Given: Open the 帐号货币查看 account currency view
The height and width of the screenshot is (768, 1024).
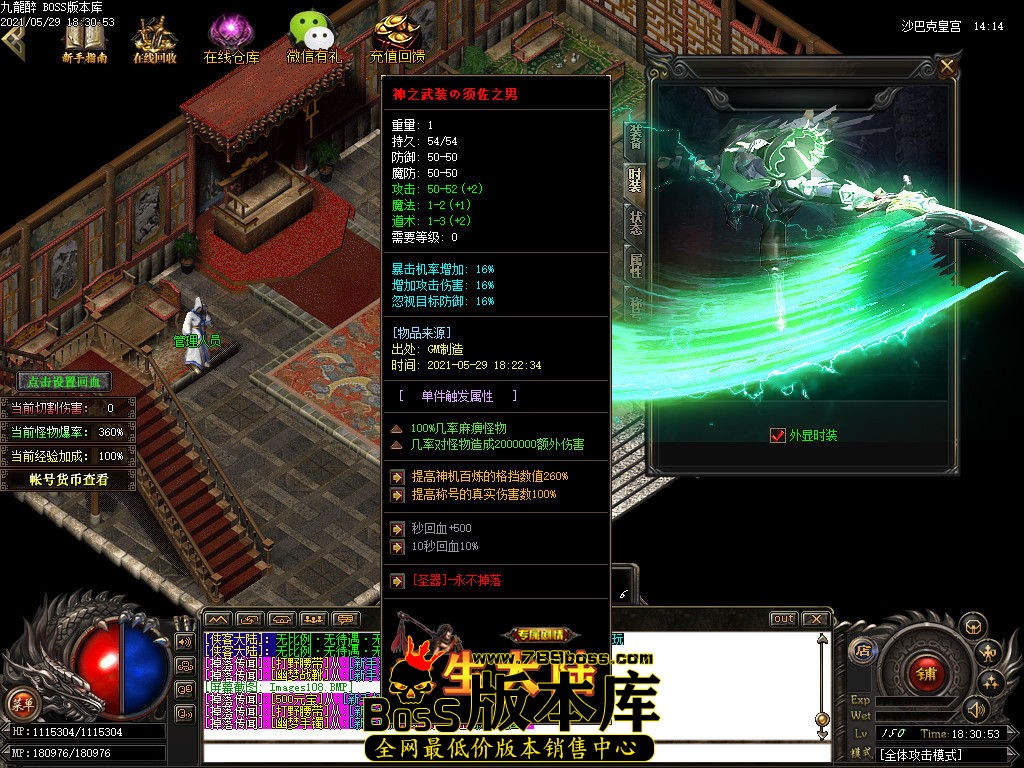Looking at the screenshot, I should coord(67,480).
